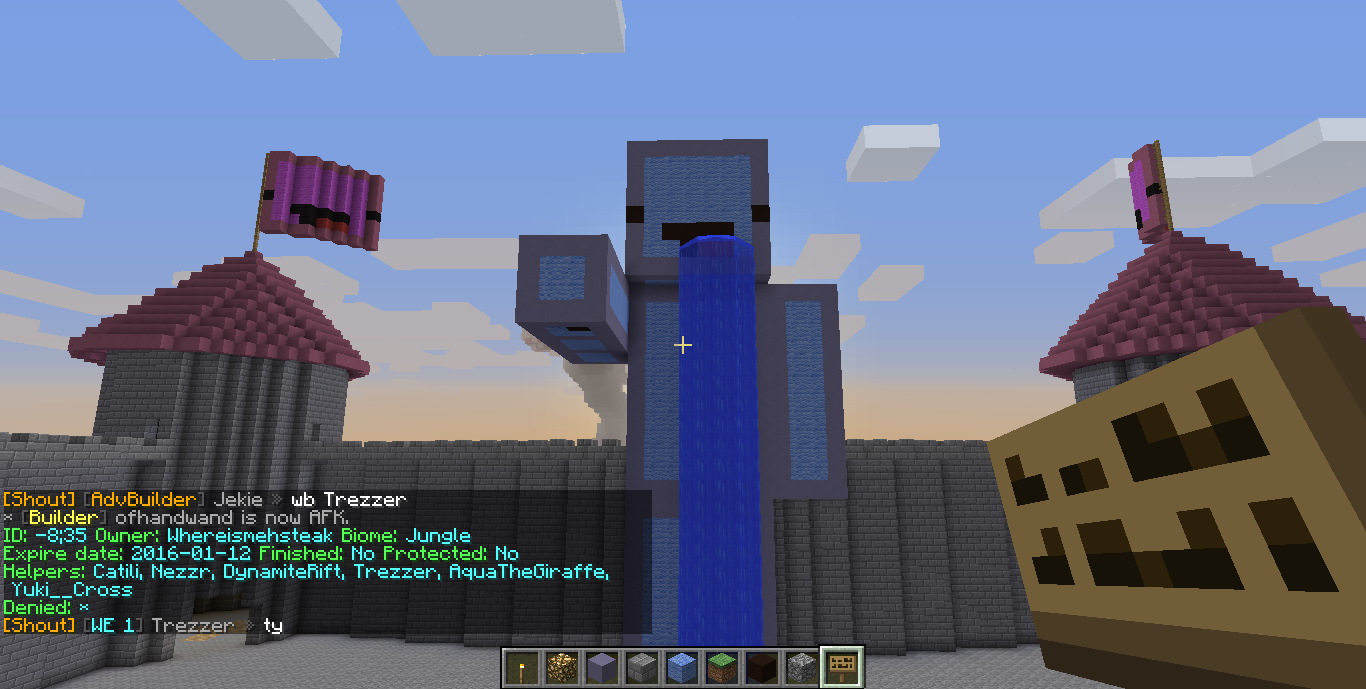Select the glowstone block slot
Viewport: 1366px width, 689px height.
(560, 667)
